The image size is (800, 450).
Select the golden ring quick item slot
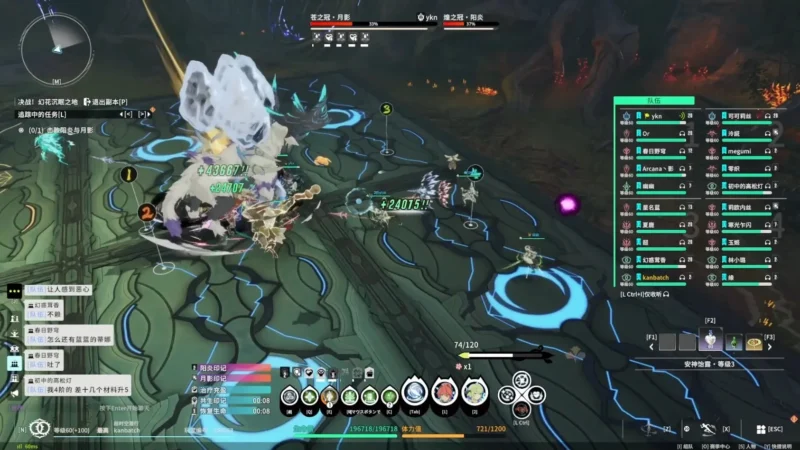[754, 342]
